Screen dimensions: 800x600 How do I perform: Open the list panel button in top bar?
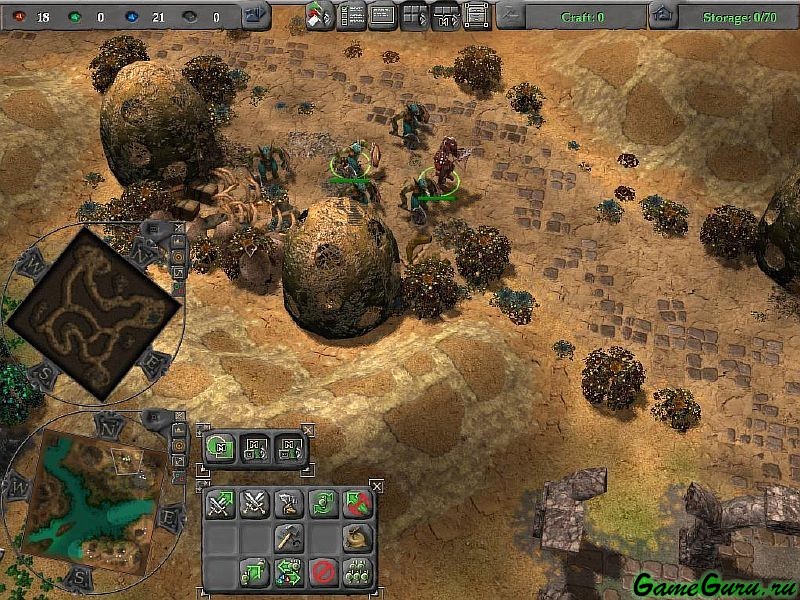click(352, 16)
